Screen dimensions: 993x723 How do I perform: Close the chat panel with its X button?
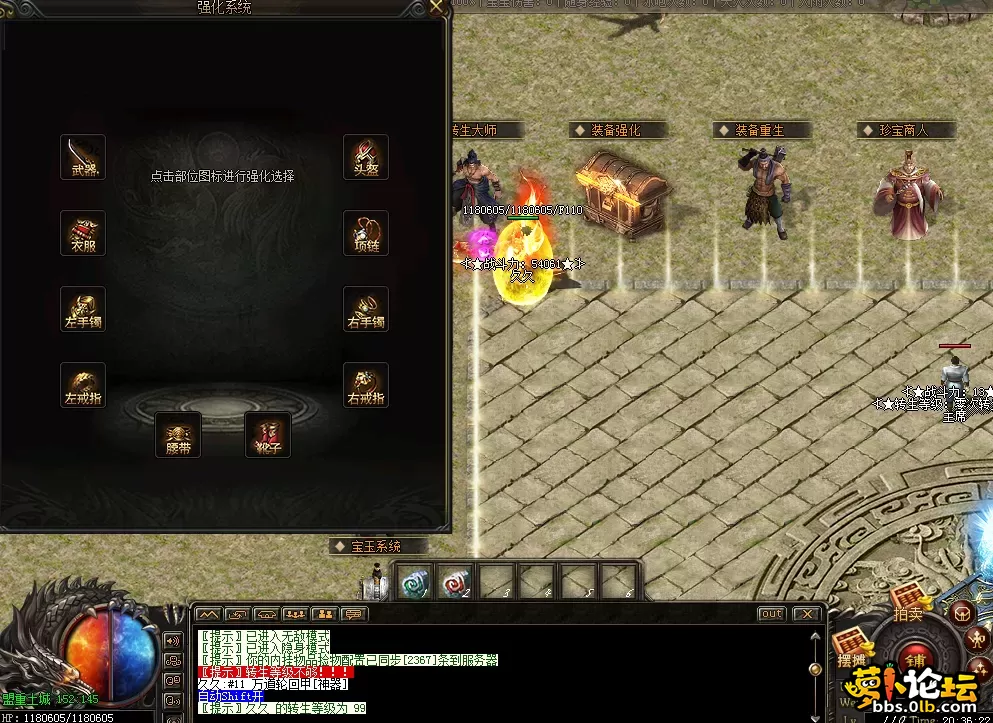pyautogui.click(x=806, y=613)
